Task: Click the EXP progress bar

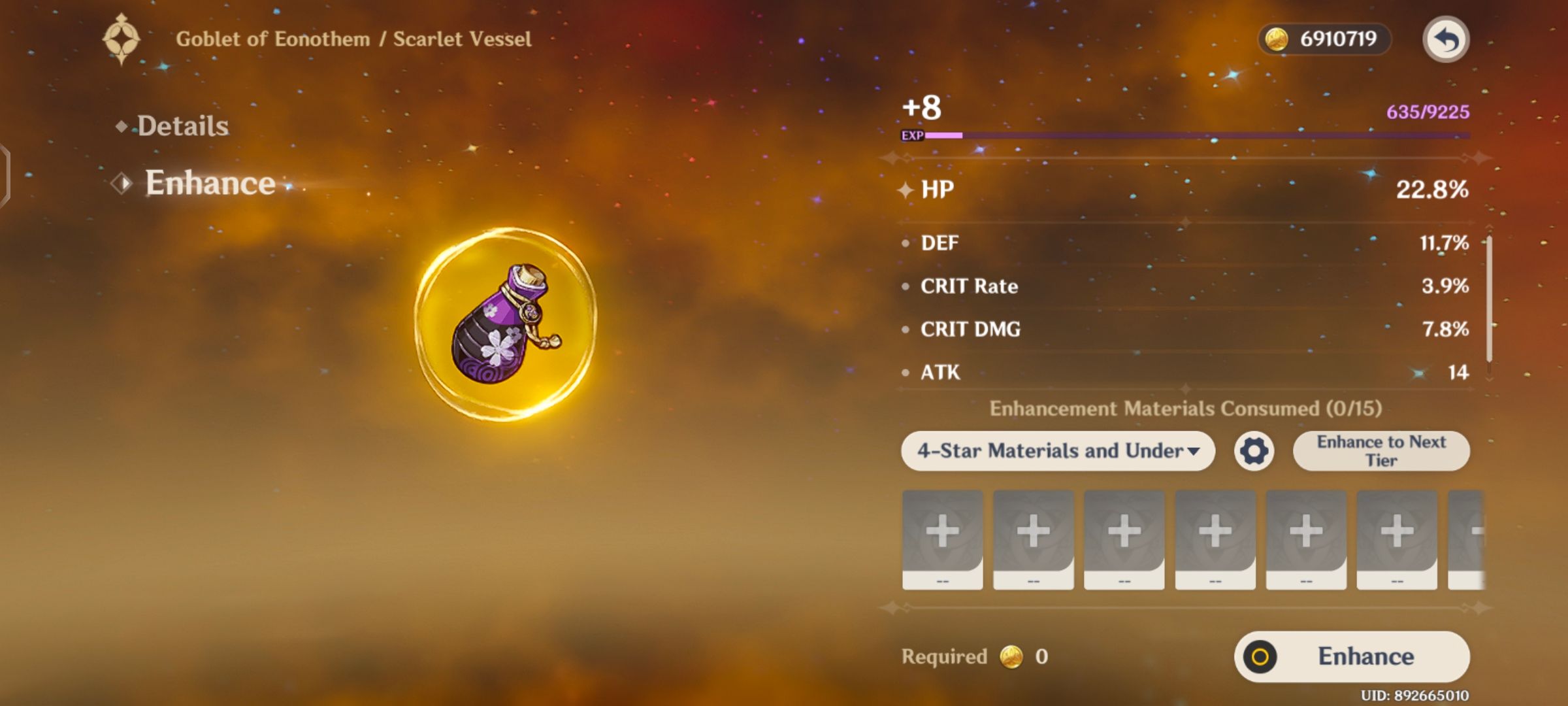Action: [x=1176, y=135]
